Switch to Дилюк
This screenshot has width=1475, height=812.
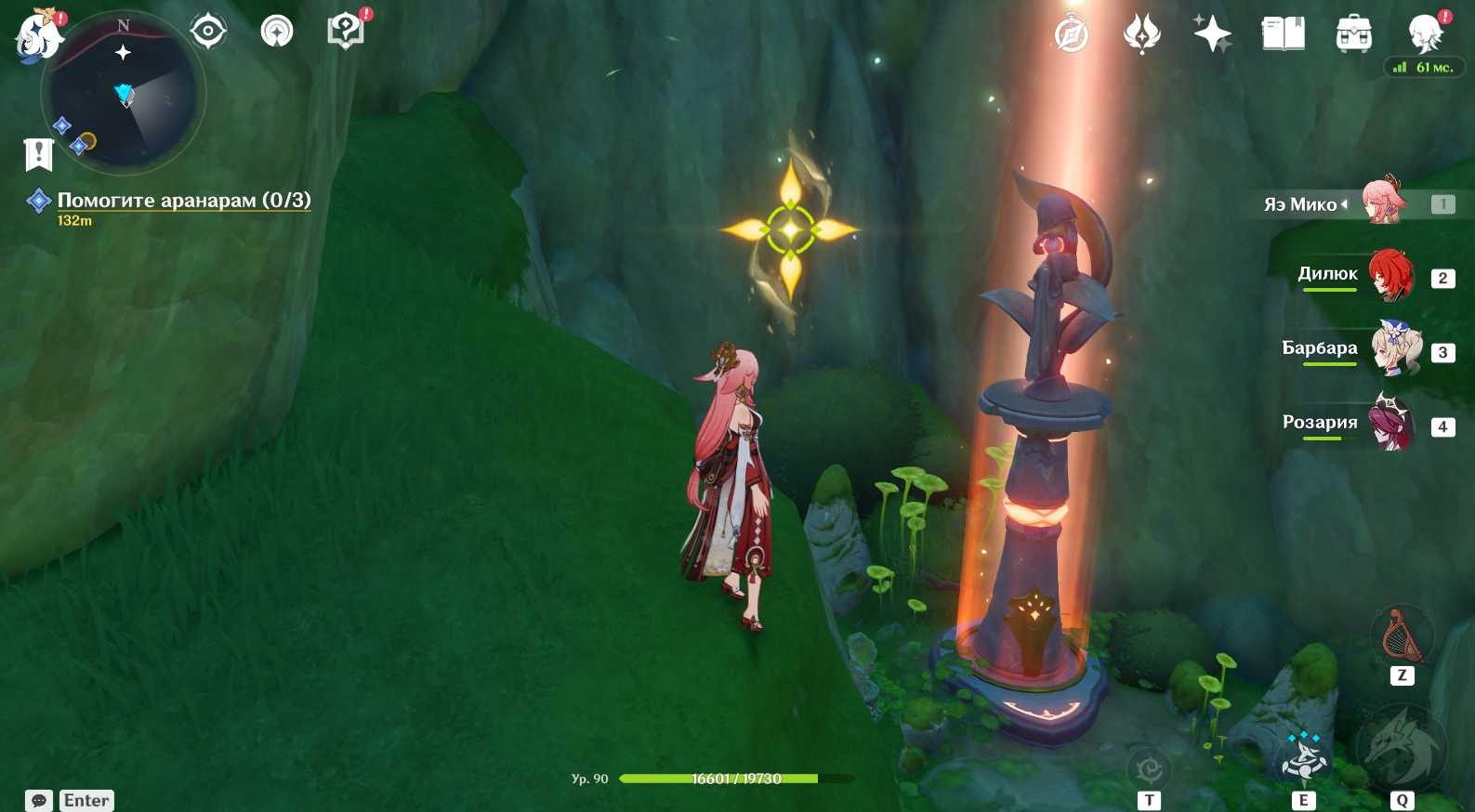click(1389, 277)
